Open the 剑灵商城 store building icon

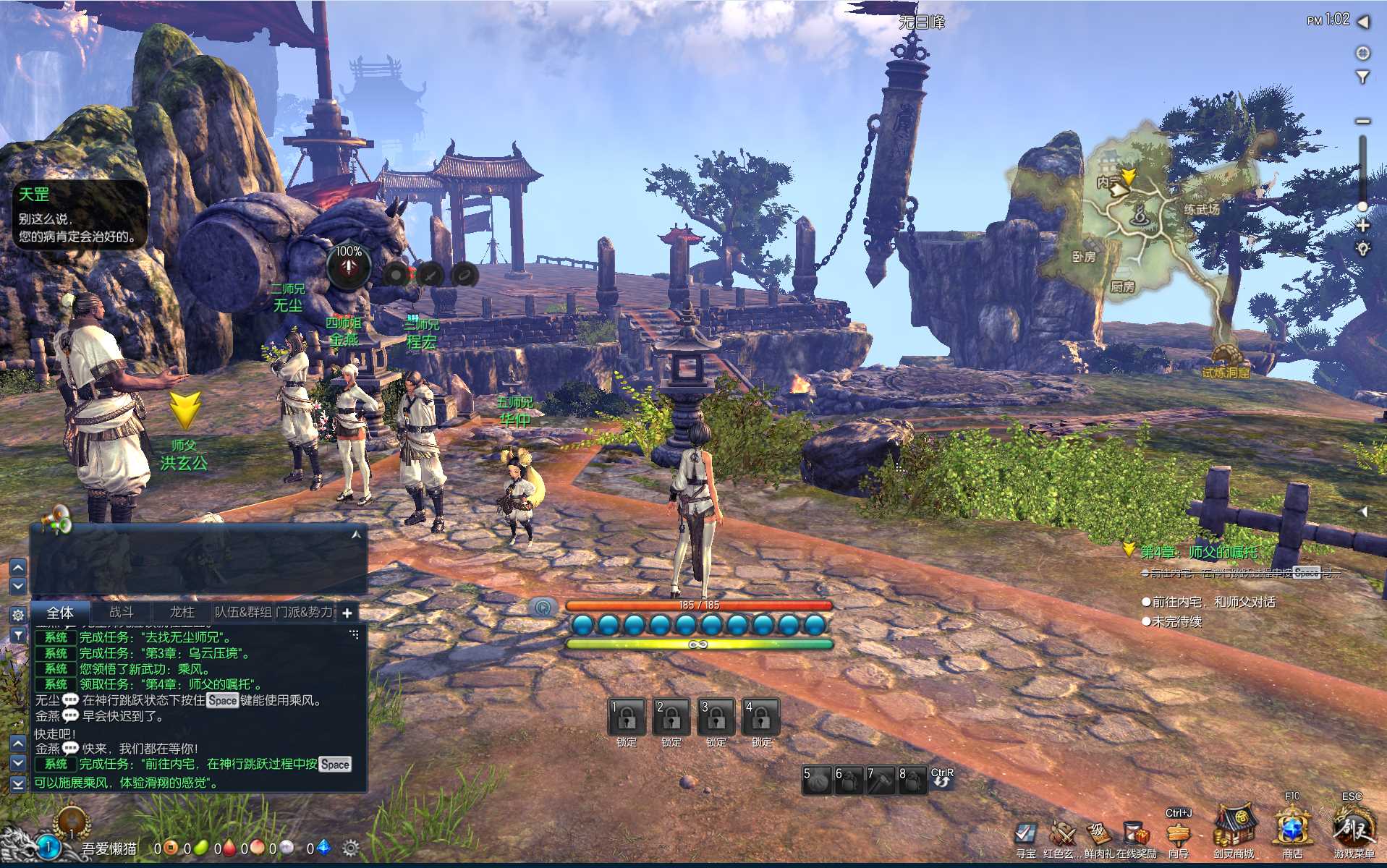(1234, 827)
